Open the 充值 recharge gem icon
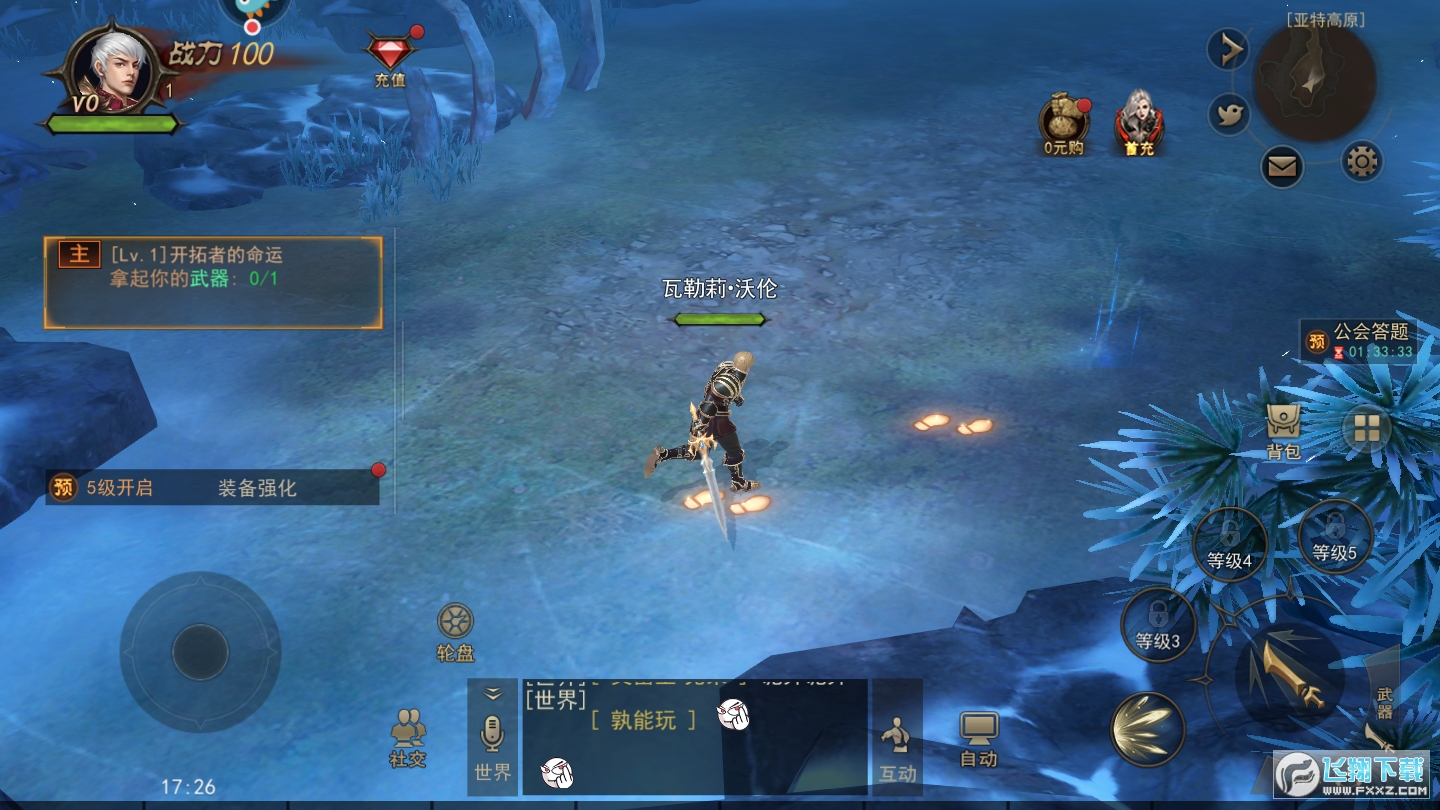Viewport: 1440px width, 810px height. coord(390,55)
